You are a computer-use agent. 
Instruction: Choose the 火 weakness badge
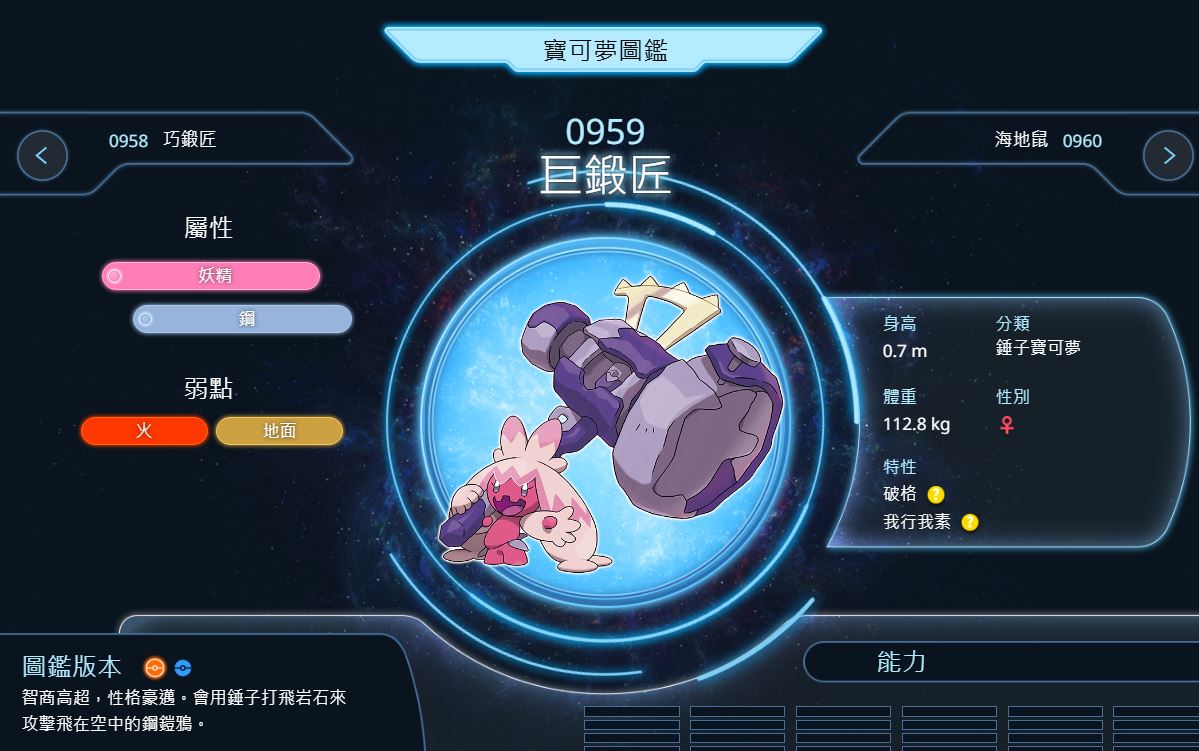[145, 431]
